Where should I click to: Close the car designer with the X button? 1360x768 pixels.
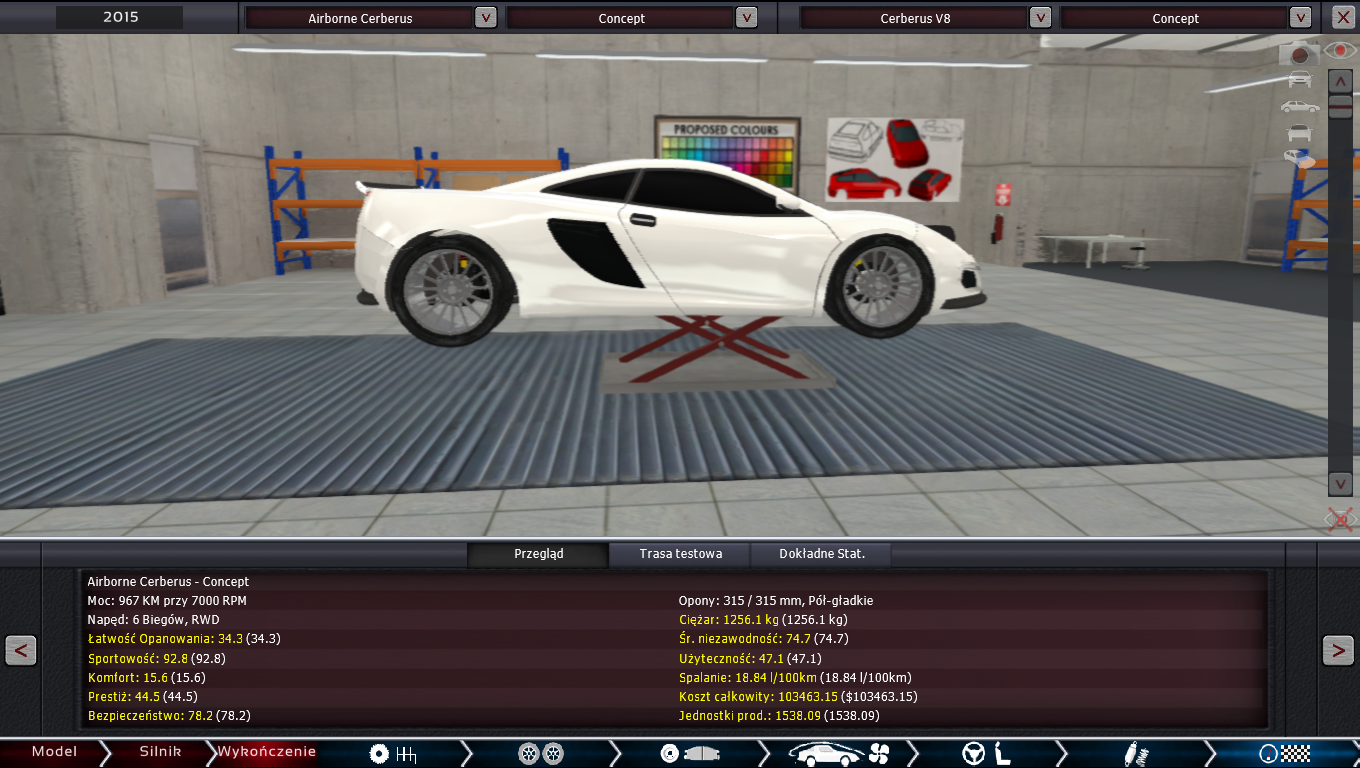tap(1342, 17)
